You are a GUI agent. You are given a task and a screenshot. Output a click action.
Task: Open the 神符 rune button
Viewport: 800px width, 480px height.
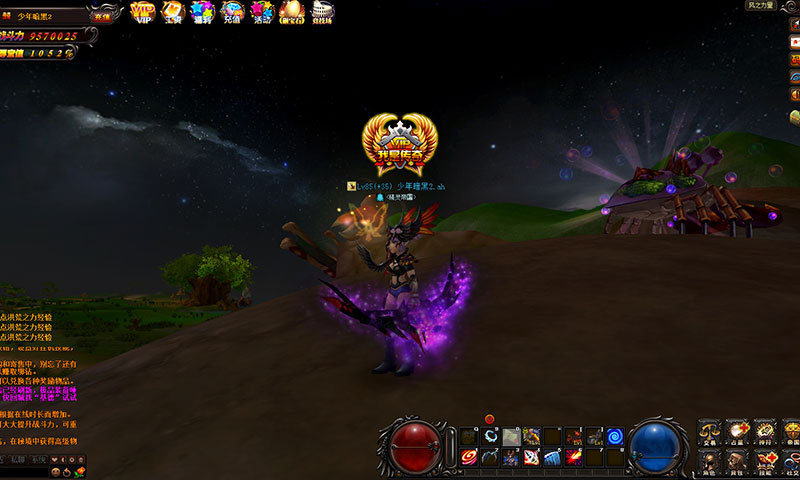coord(765,434)
